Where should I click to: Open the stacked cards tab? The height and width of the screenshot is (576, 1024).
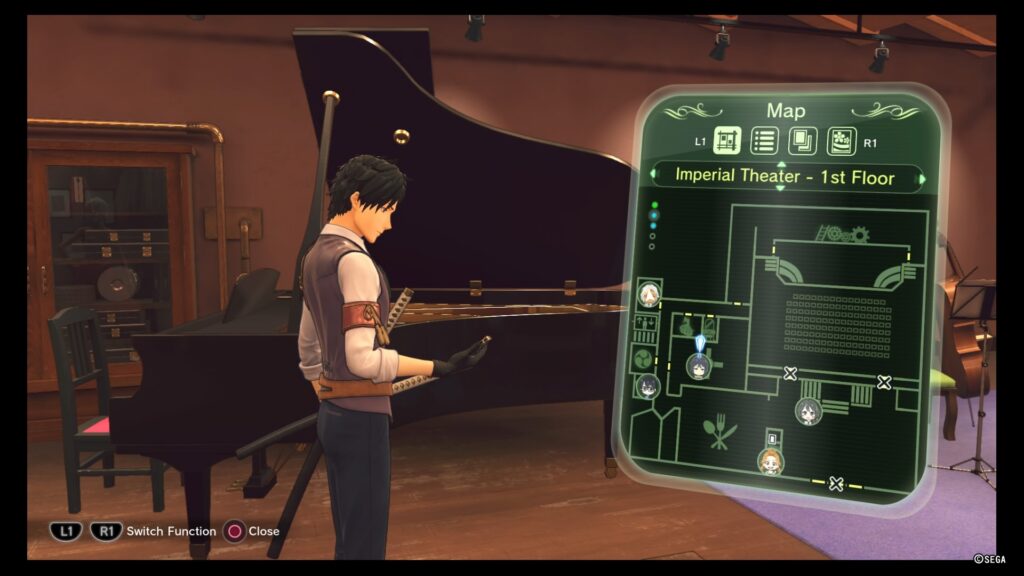[x=801, y=142]
